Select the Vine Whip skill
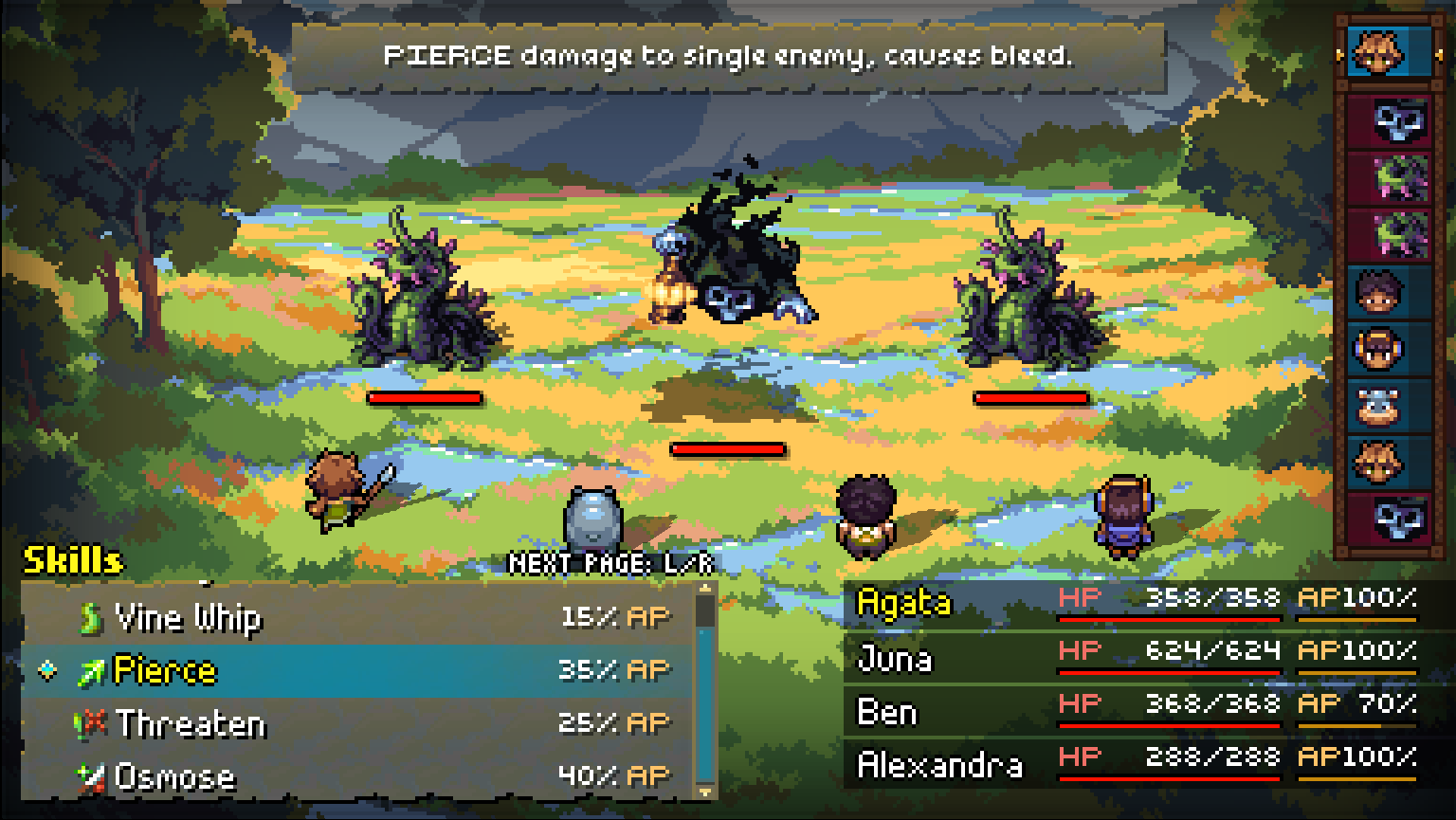Viewport: 1456px width, 820px height. (x=356, y=618)
